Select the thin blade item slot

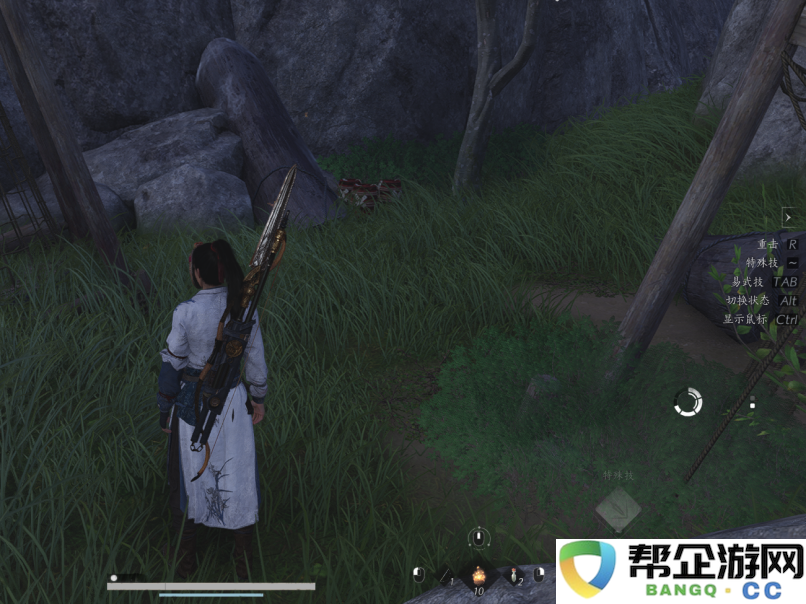(446, 577)
